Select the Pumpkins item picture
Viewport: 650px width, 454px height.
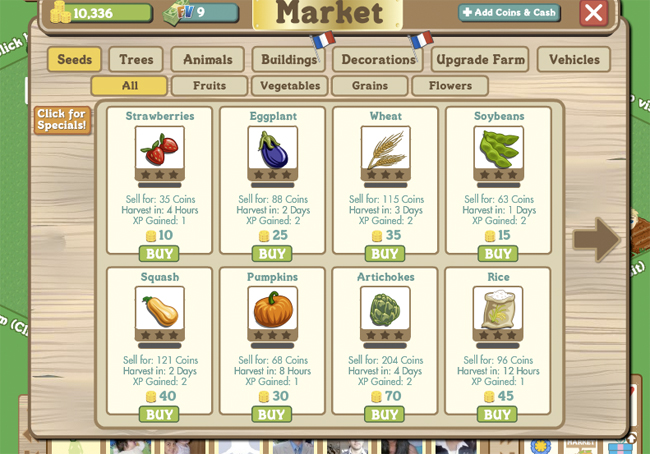[272, 309]
